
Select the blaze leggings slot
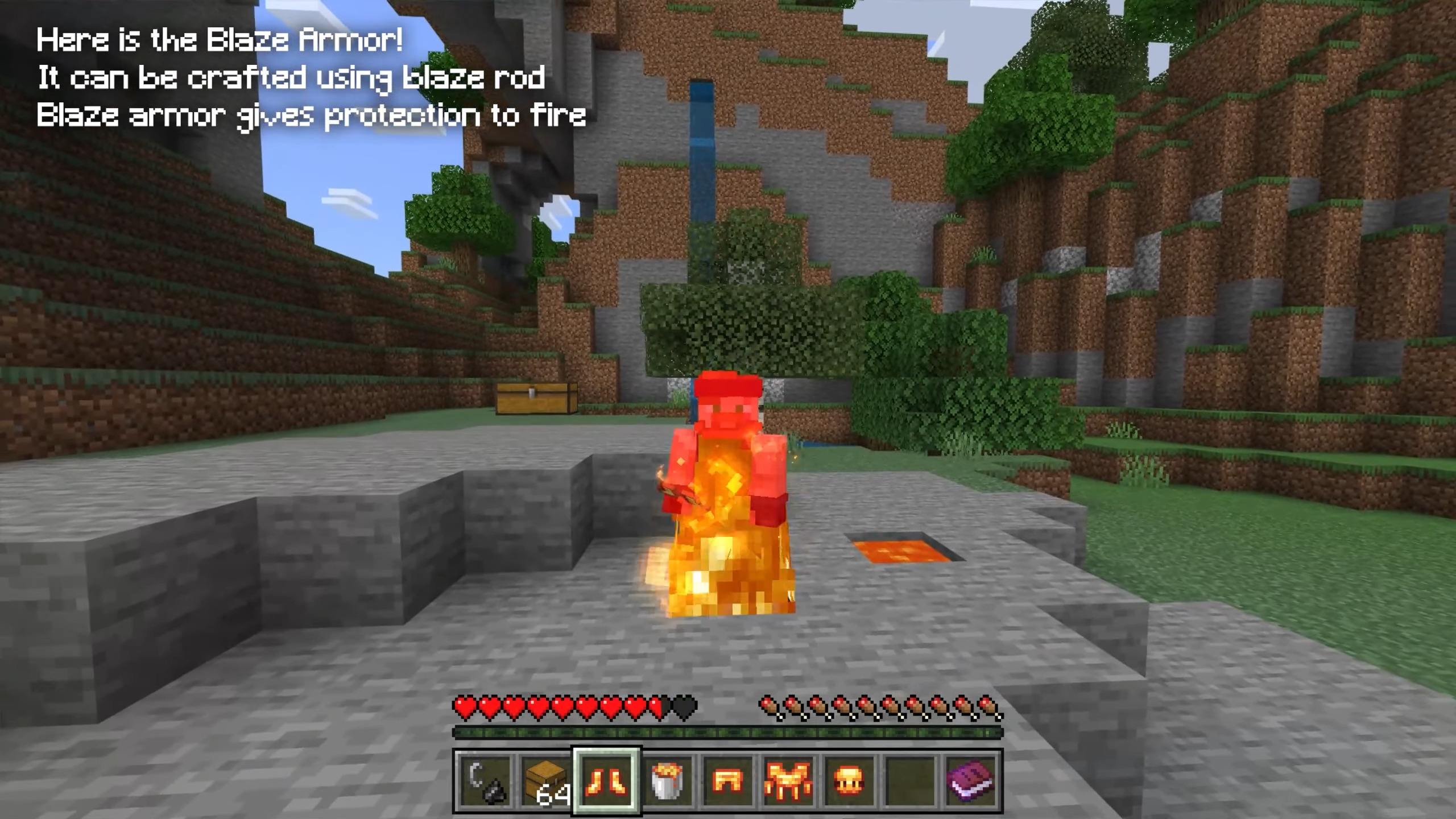tap(728, 781)
